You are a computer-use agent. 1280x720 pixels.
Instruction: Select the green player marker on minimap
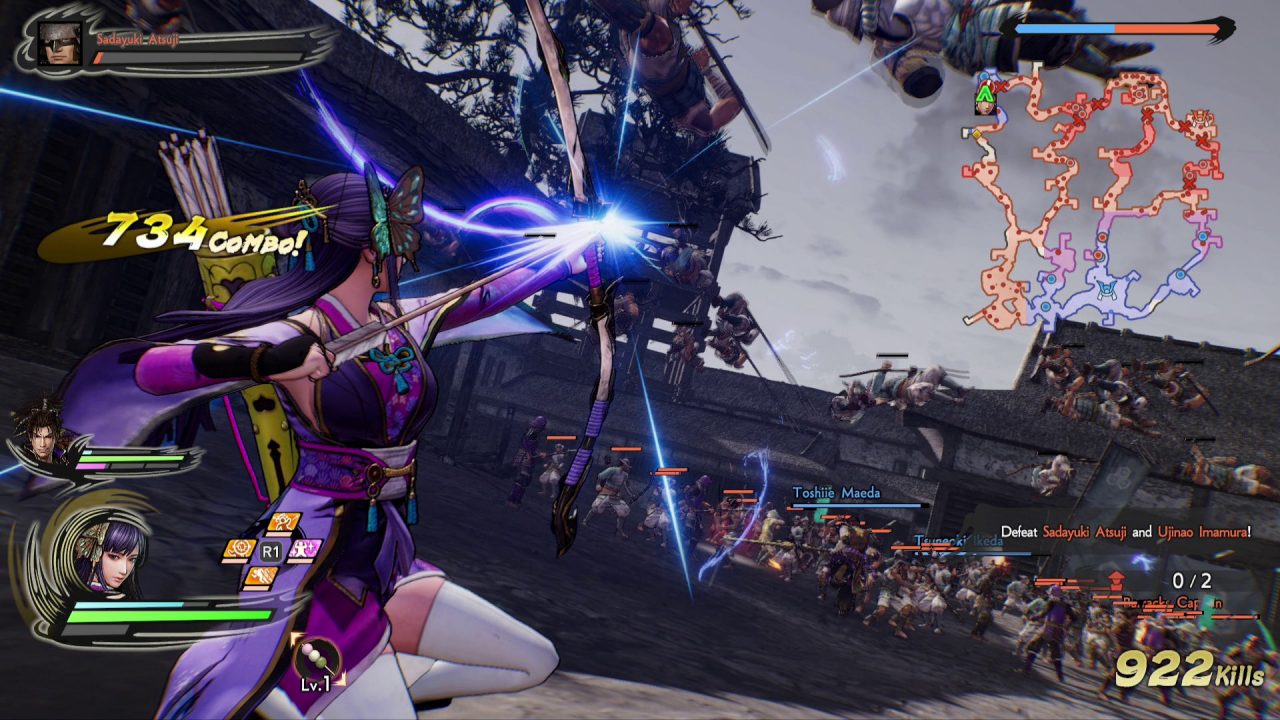pos(985,95)
